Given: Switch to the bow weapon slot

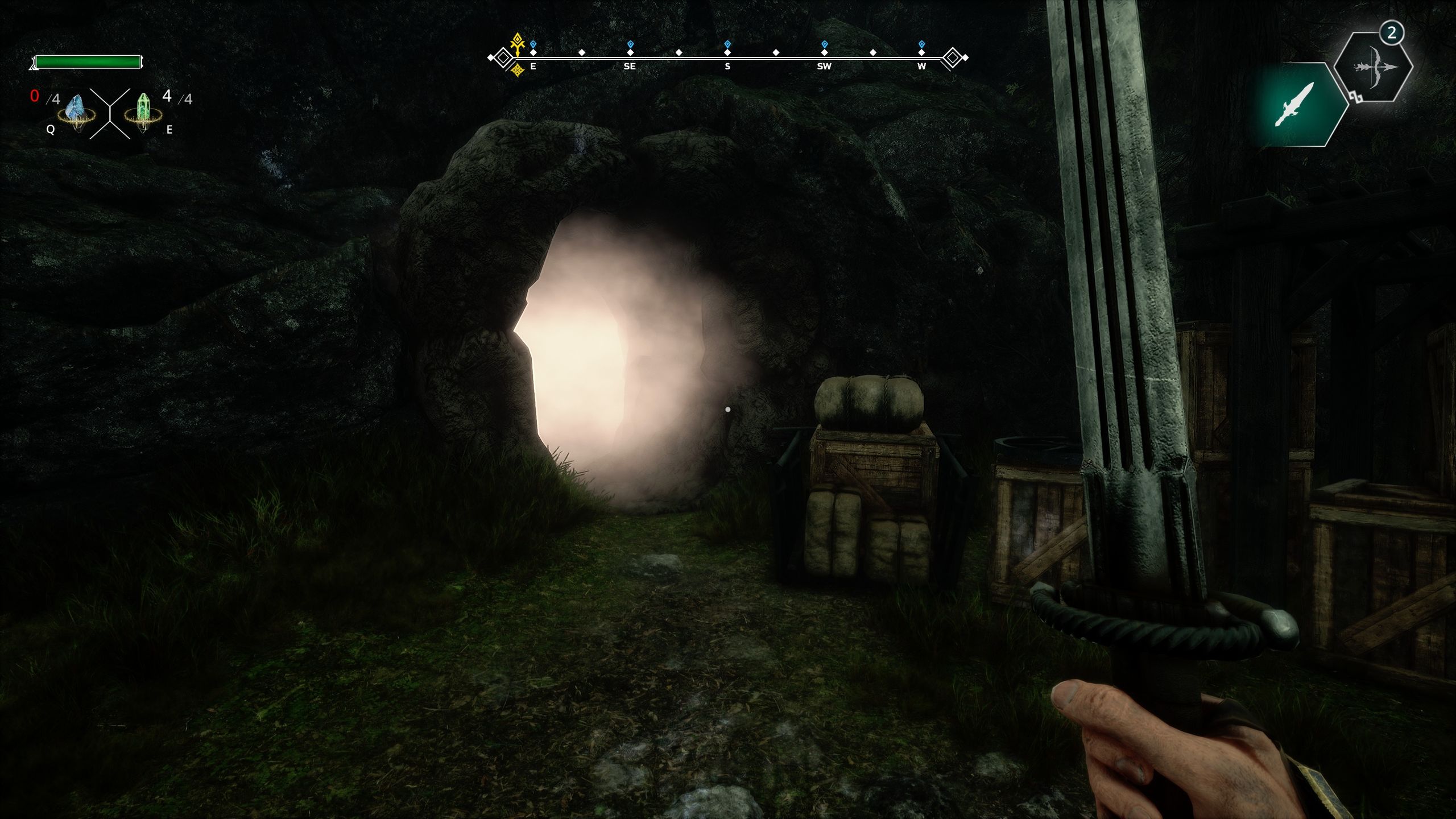Looking at the screenshot, I should click(1374, 68).
